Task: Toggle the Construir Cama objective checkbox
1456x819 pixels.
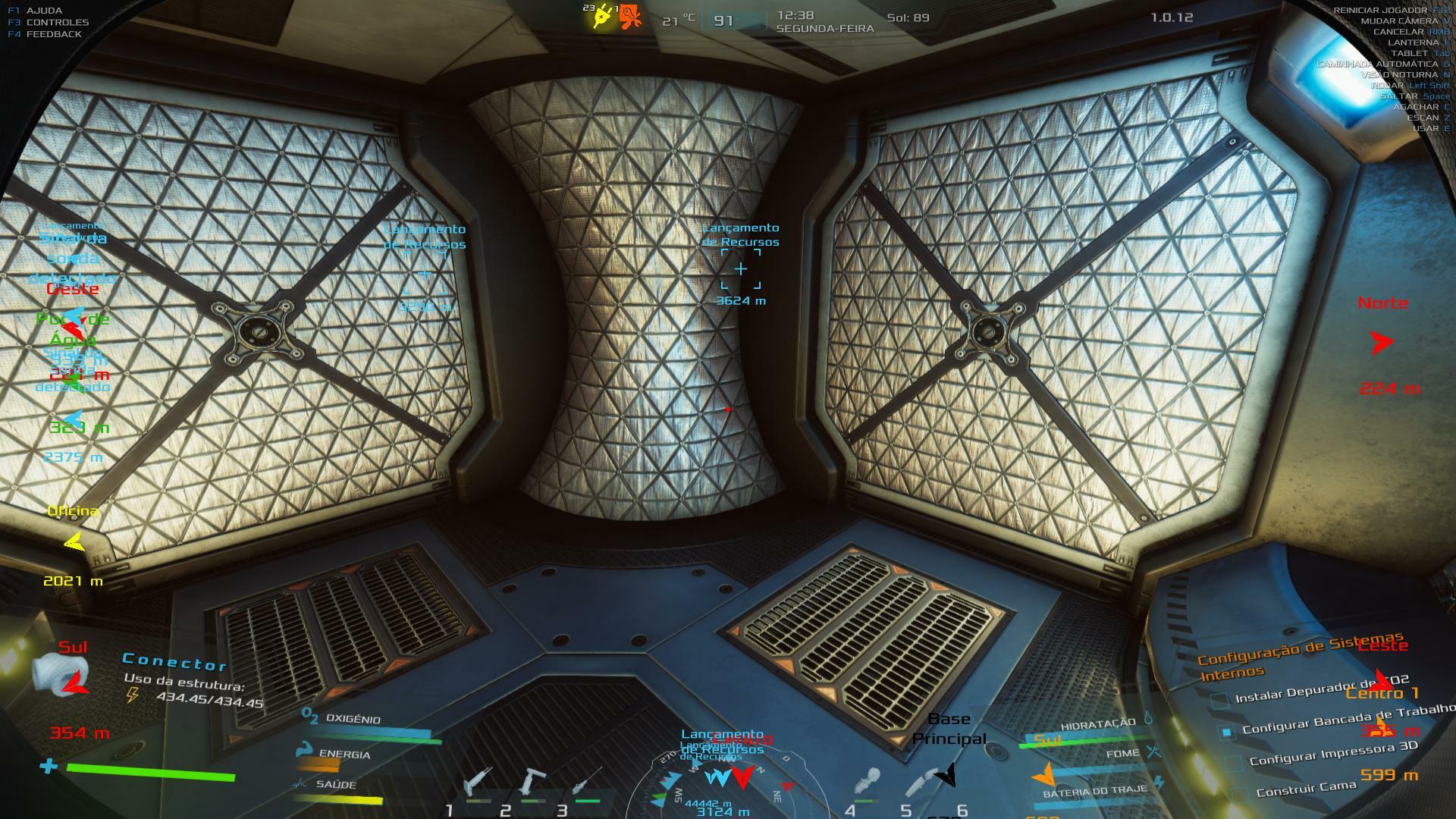Action: tap(1240, 794)
